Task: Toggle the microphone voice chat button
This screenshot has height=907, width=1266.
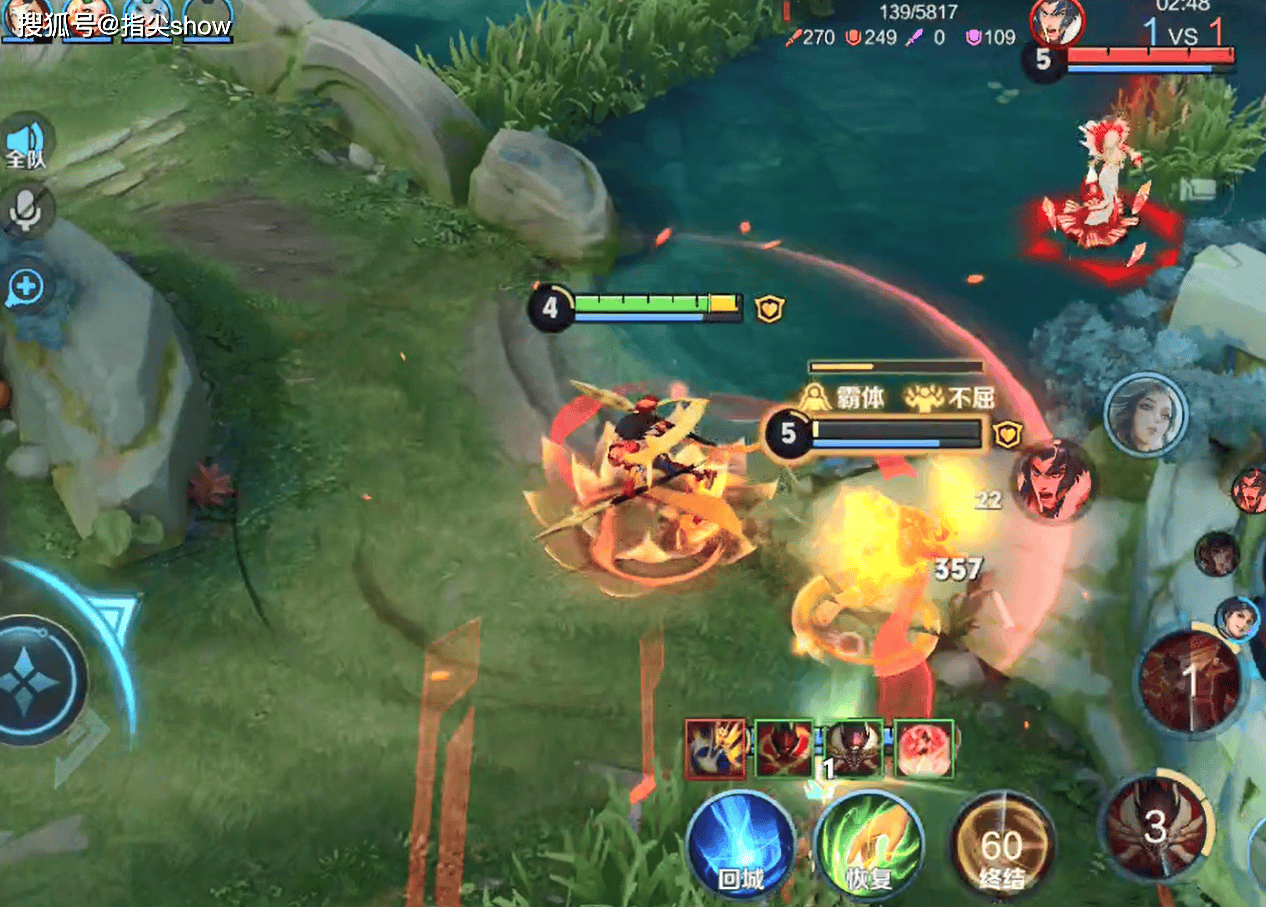Action: [27, 209]
